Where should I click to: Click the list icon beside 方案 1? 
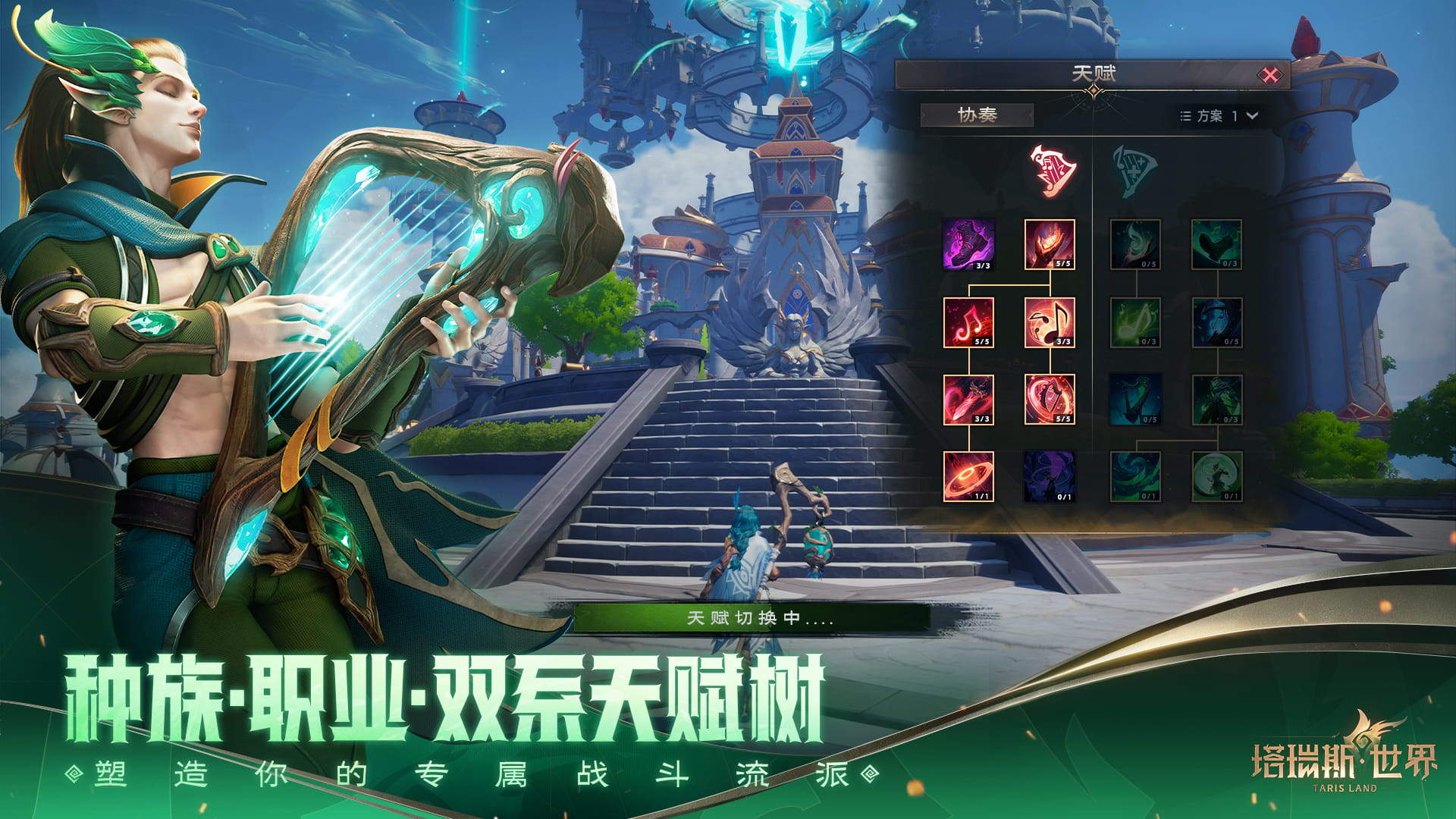pos(1185,115)
